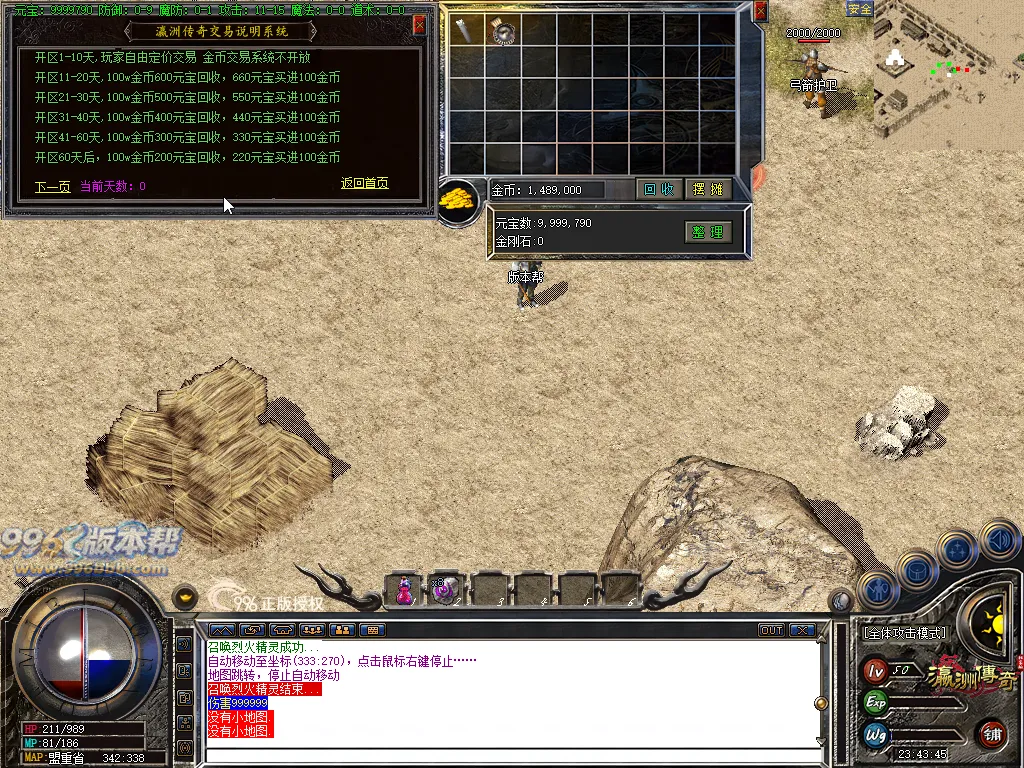The width and height of the screenshot is (1024, 768).
Task: Use the red potion in the hotbar
Action: pyautogui.click(x=404, y=590)
